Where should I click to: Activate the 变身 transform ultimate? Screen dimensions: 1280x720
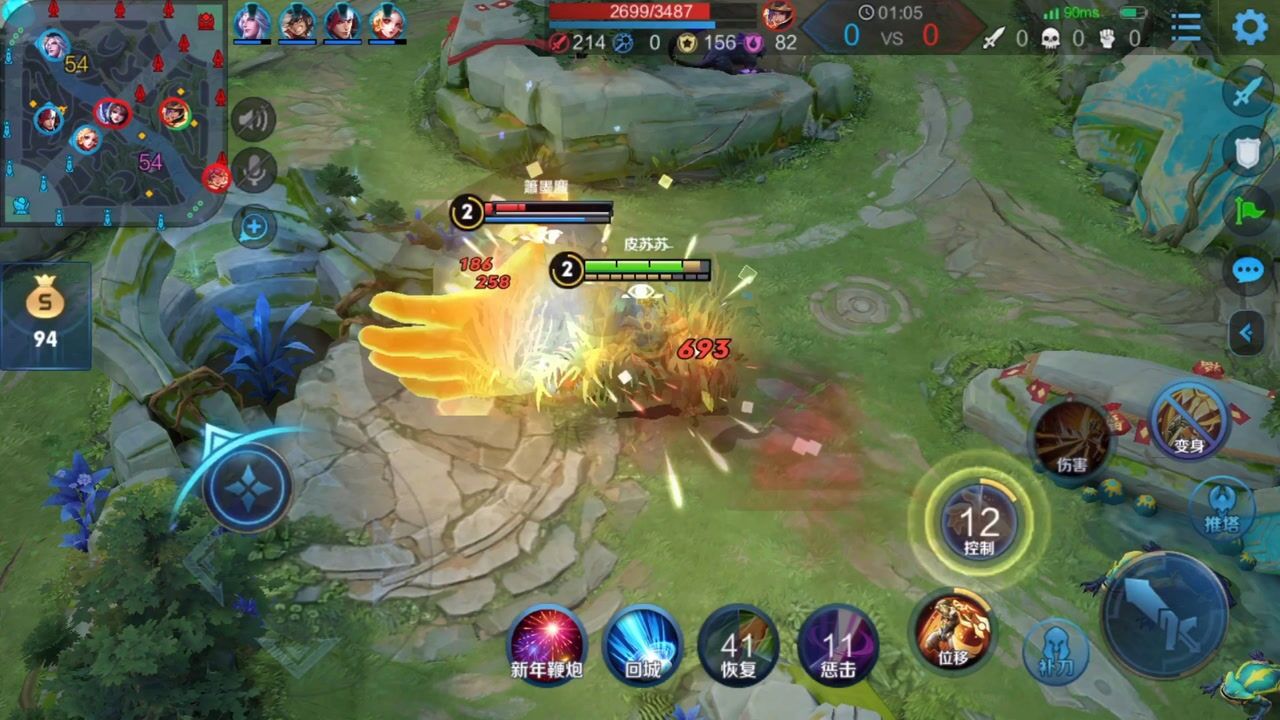1188,420
